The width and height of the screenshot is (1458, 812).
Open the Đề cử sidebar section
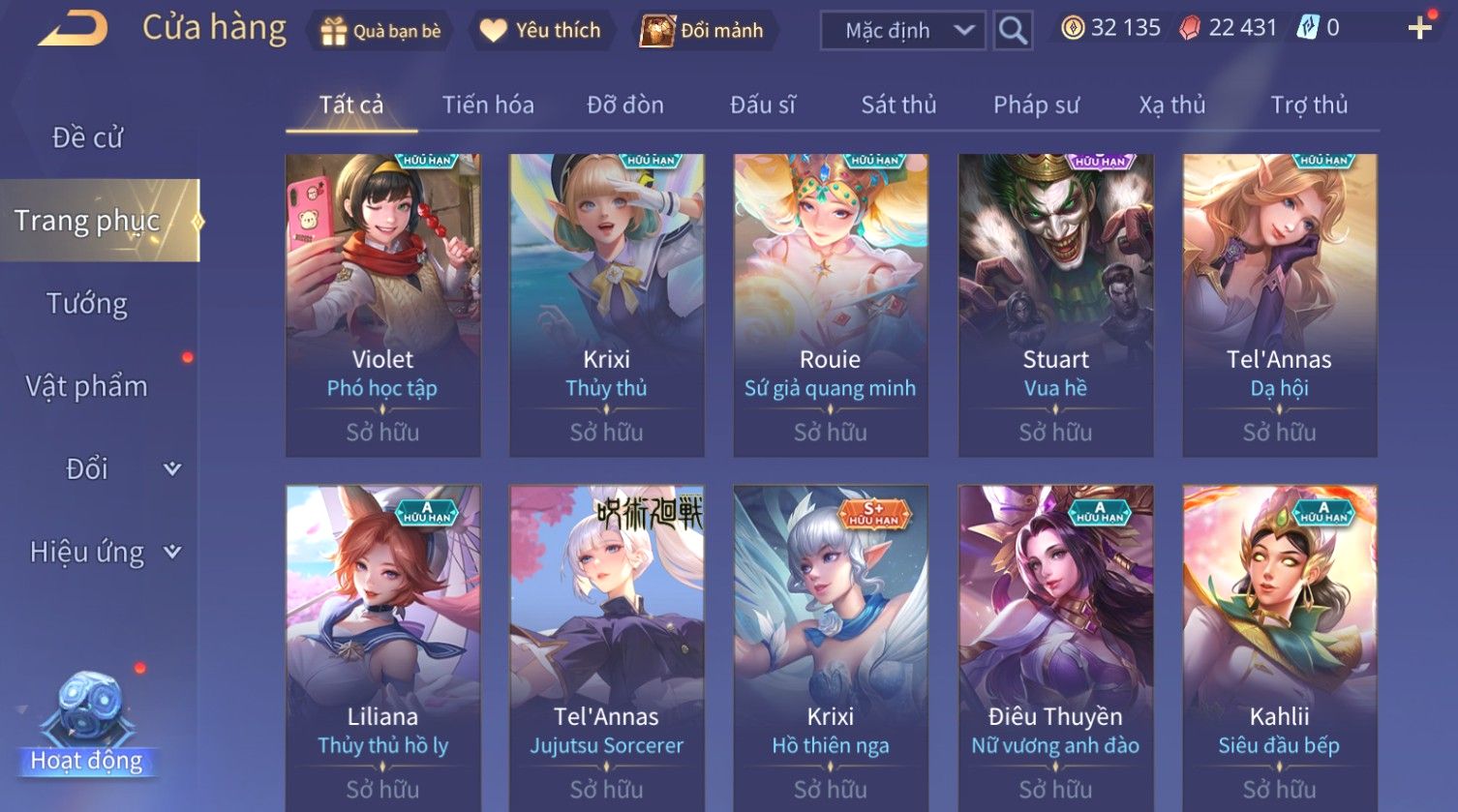(x=87, y=137)
